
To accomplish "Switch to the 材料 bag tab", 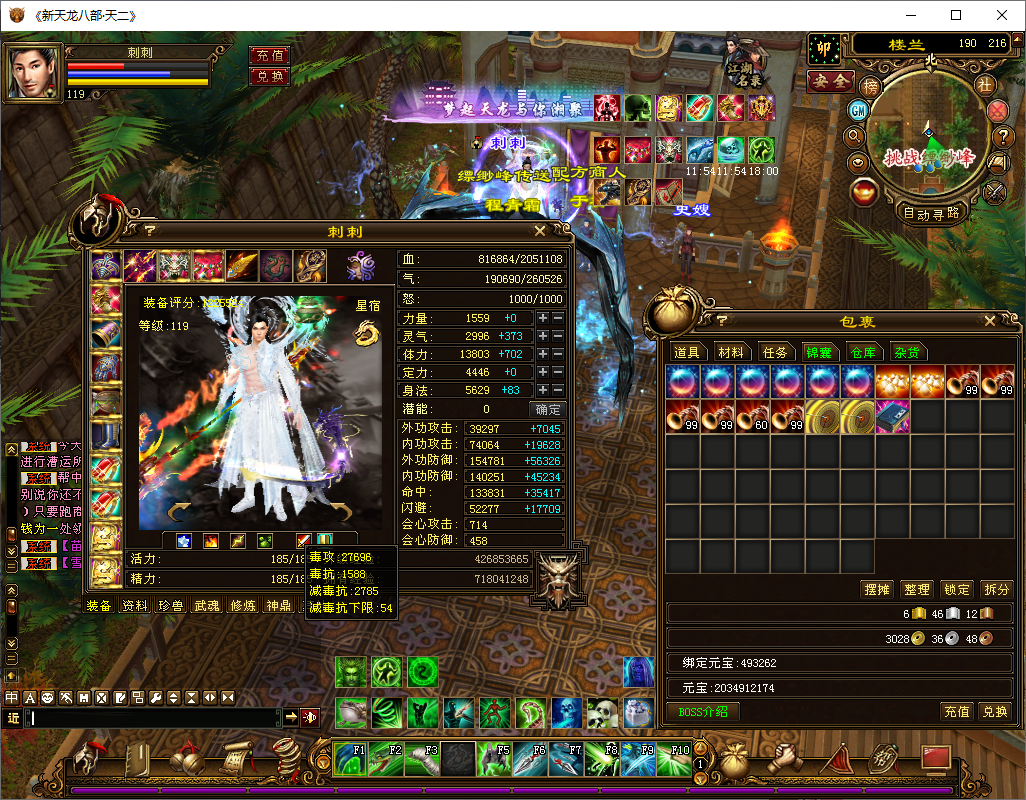I will click(x=731, y=352).
